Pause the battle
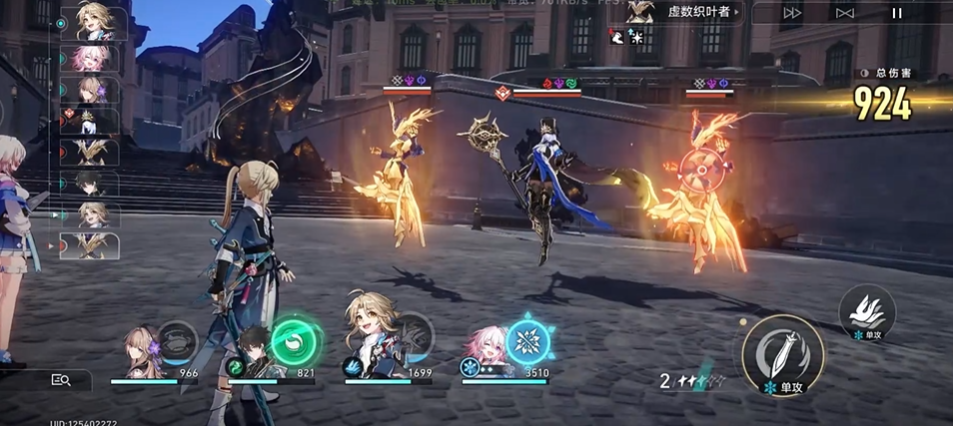Screen dimensions: 953x426 pyautogui.click(x=896, y=13)
